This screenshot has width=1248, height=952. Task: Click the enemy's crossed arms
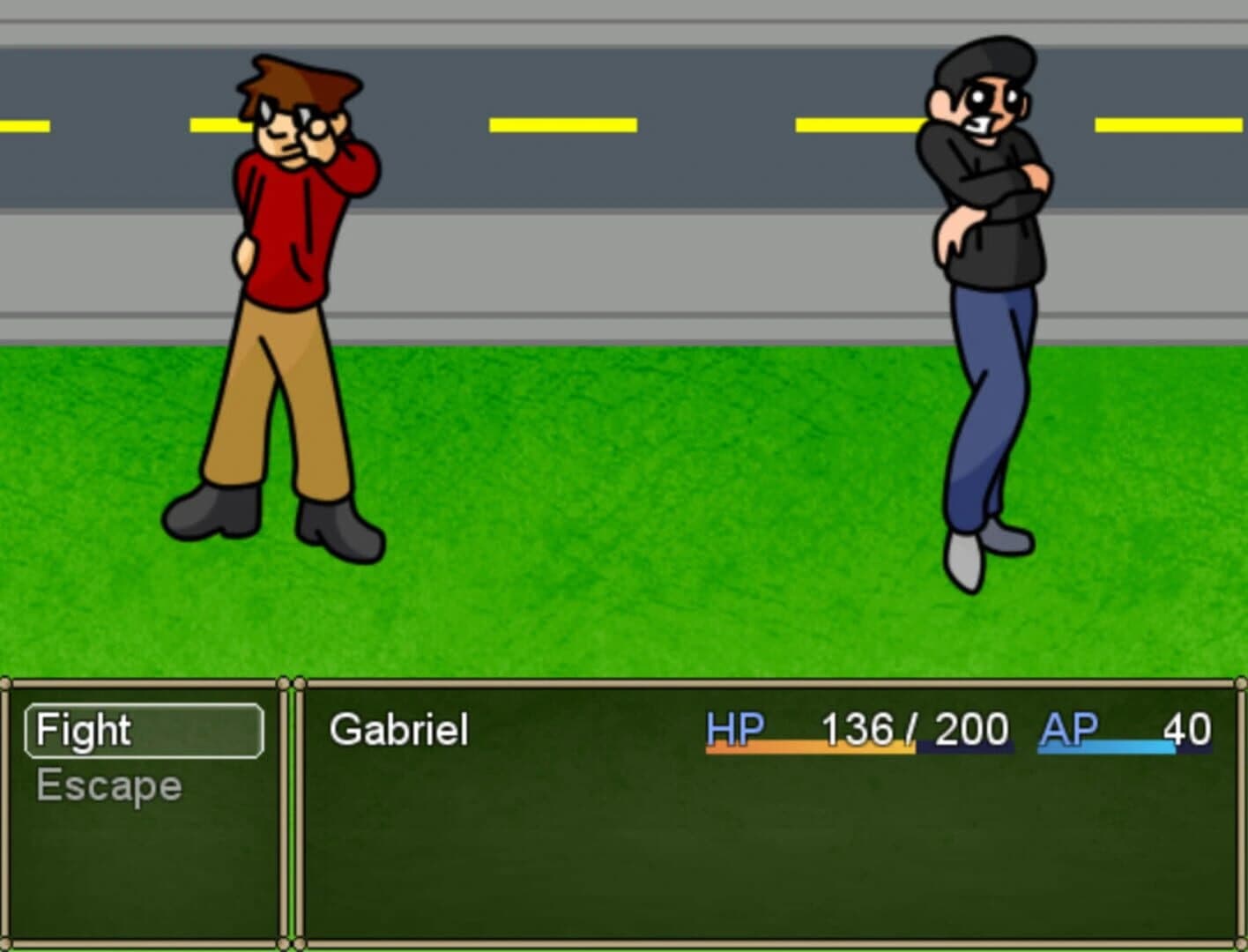(x=987, y=190)
